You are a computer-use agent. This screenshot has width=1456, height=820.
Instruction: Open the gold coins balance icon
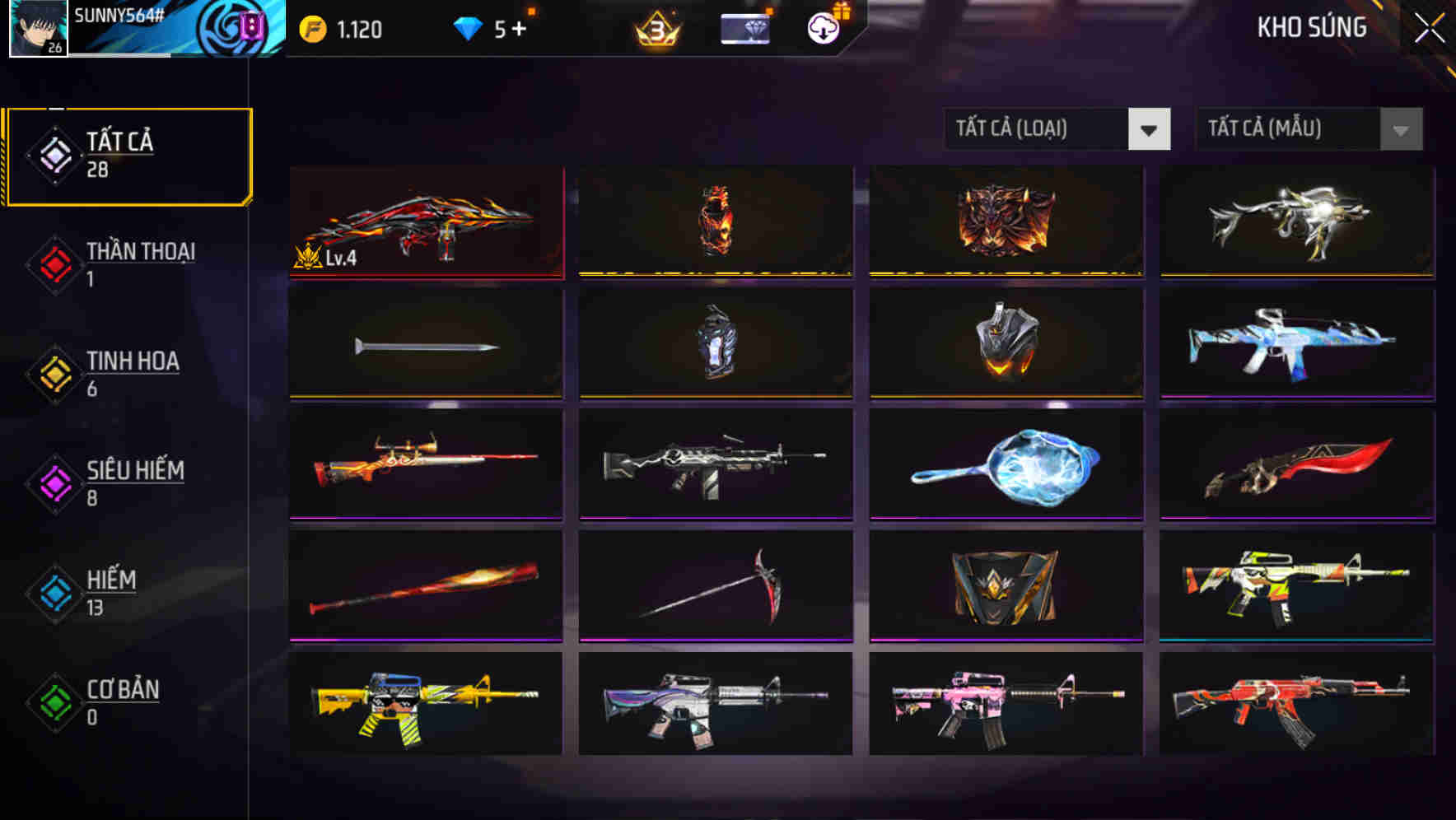[313, 27]
